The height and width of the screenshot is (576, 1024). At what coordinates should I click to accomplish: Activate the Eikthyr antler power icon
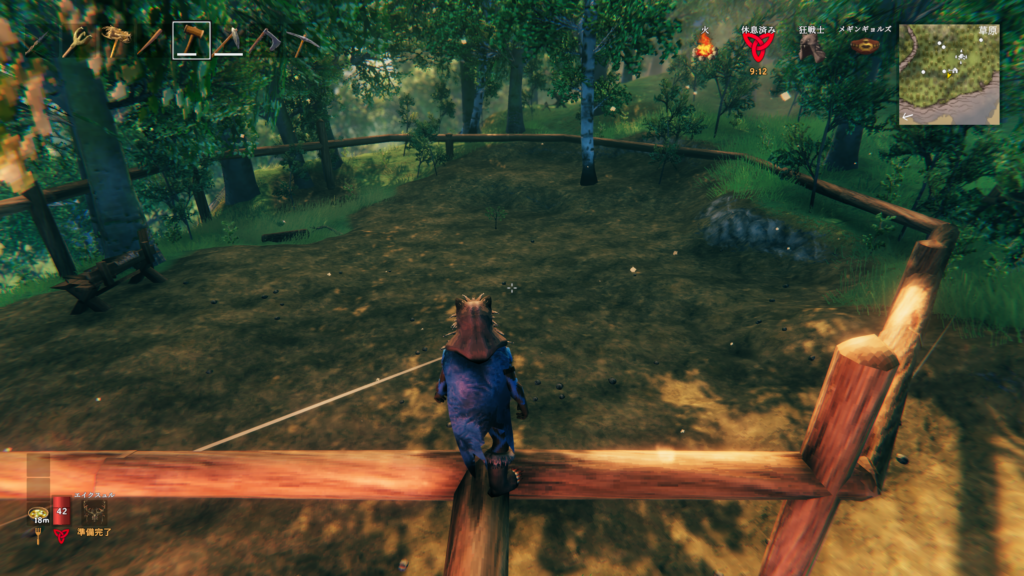point(95,511)
